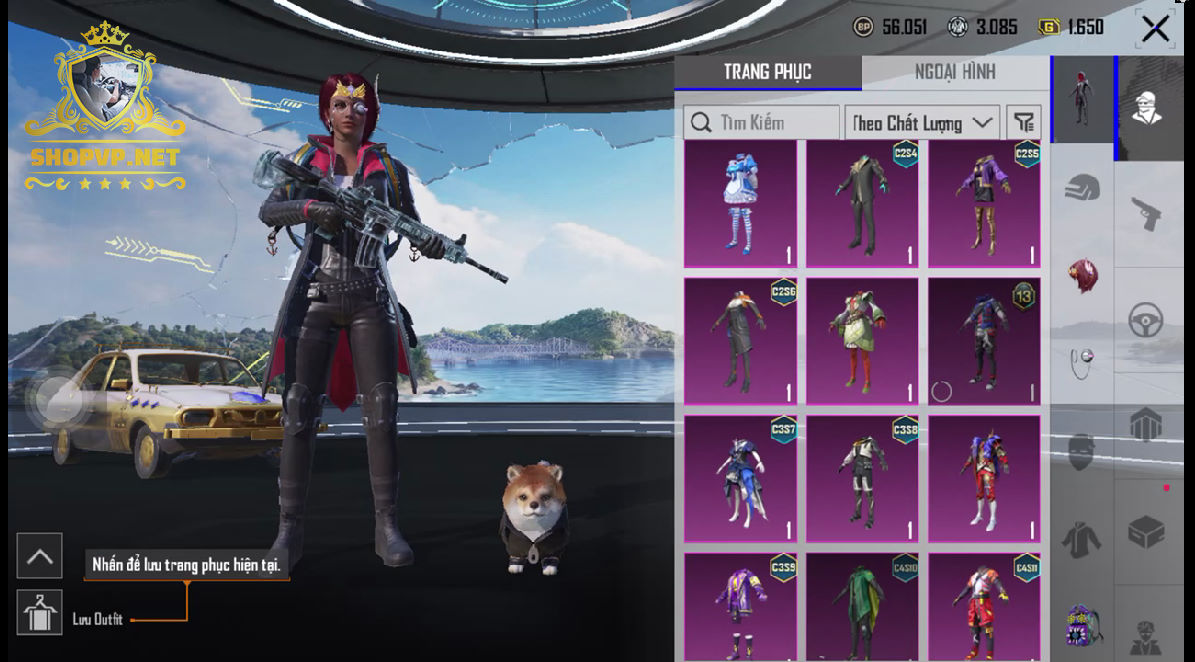Switch to the Trang Phục tab

[767, 72]
